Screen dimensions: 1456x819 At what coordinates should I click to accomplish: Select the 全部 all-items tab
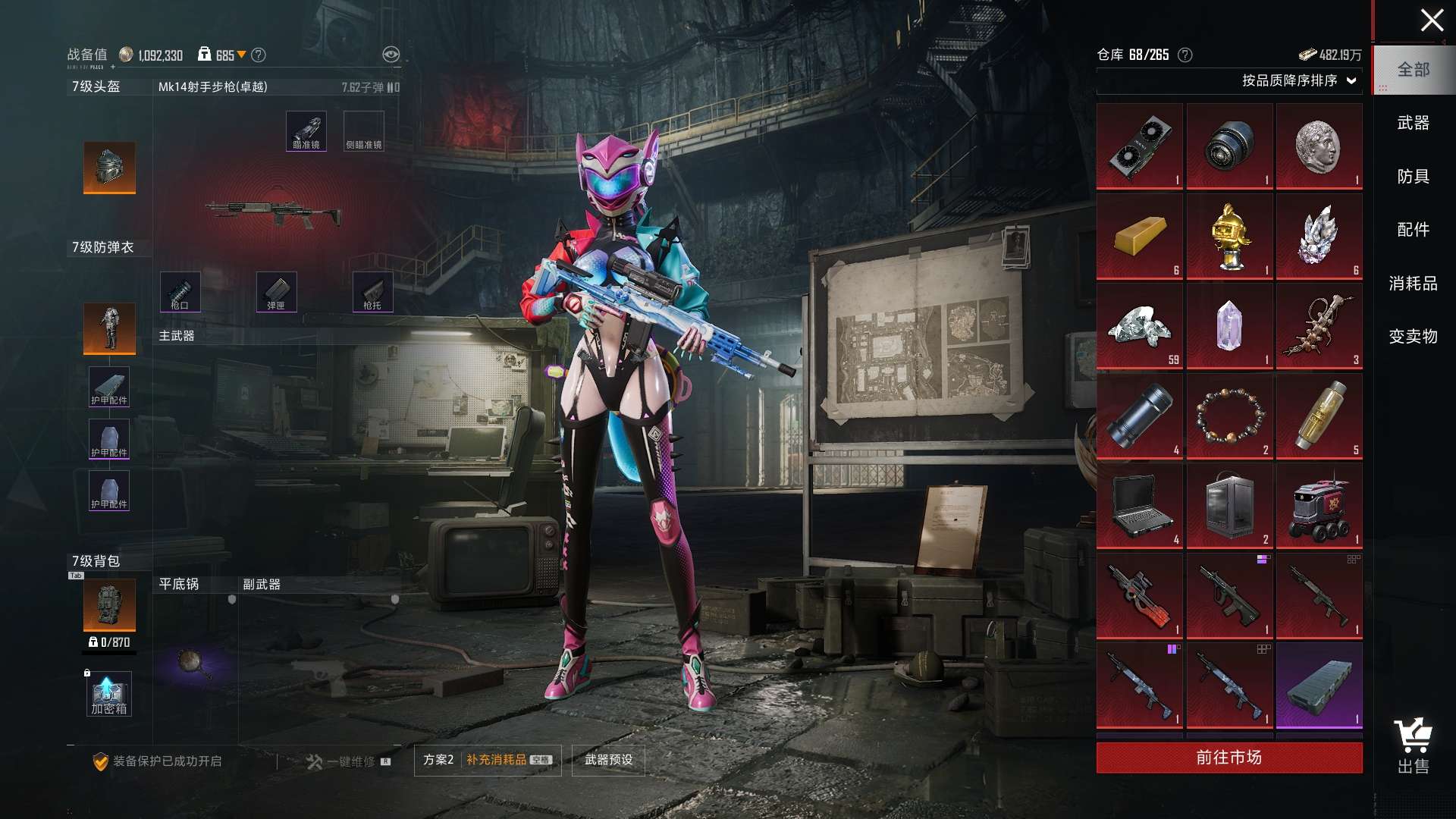[1413, 70]
